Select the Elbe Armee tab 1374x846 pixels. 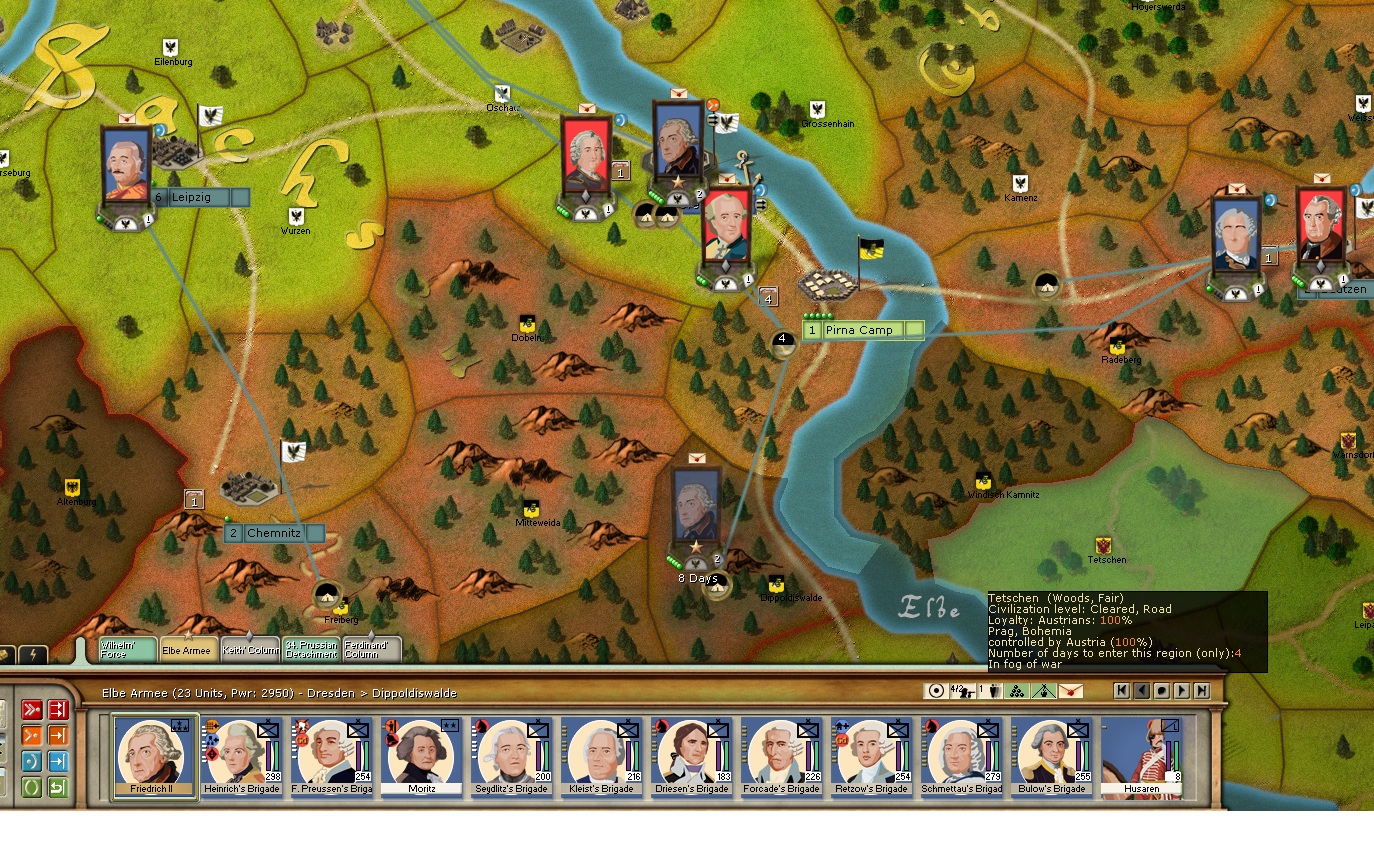click(189, 649)
